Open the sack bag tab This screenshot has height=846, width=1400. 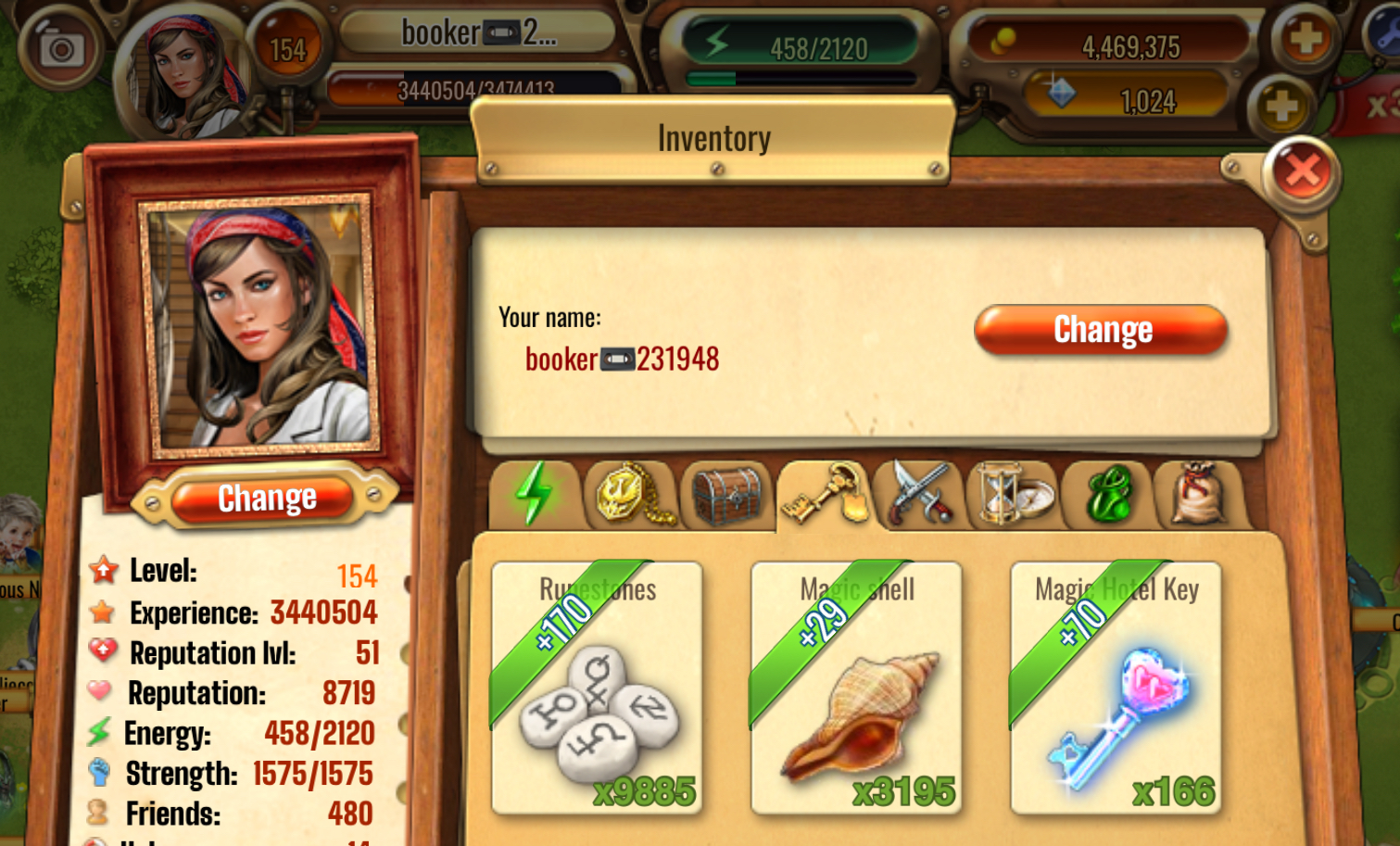tap(1202, 496)
